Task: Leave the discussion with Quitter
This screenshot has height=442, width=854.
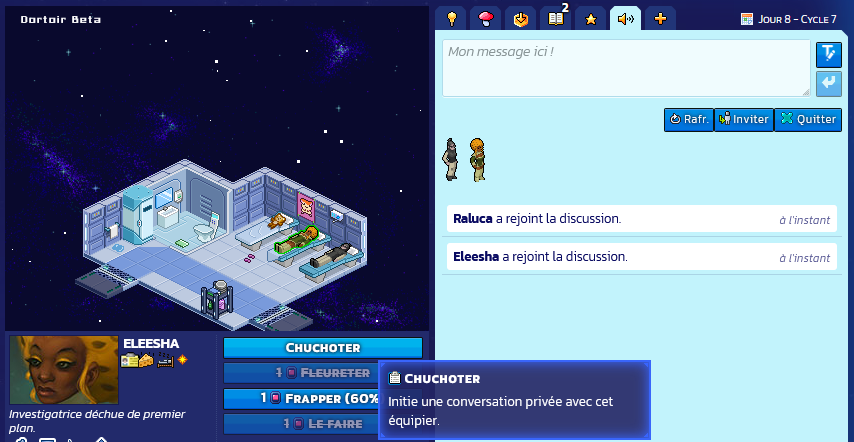Action: pyautogui.click(x=808, y=119)
